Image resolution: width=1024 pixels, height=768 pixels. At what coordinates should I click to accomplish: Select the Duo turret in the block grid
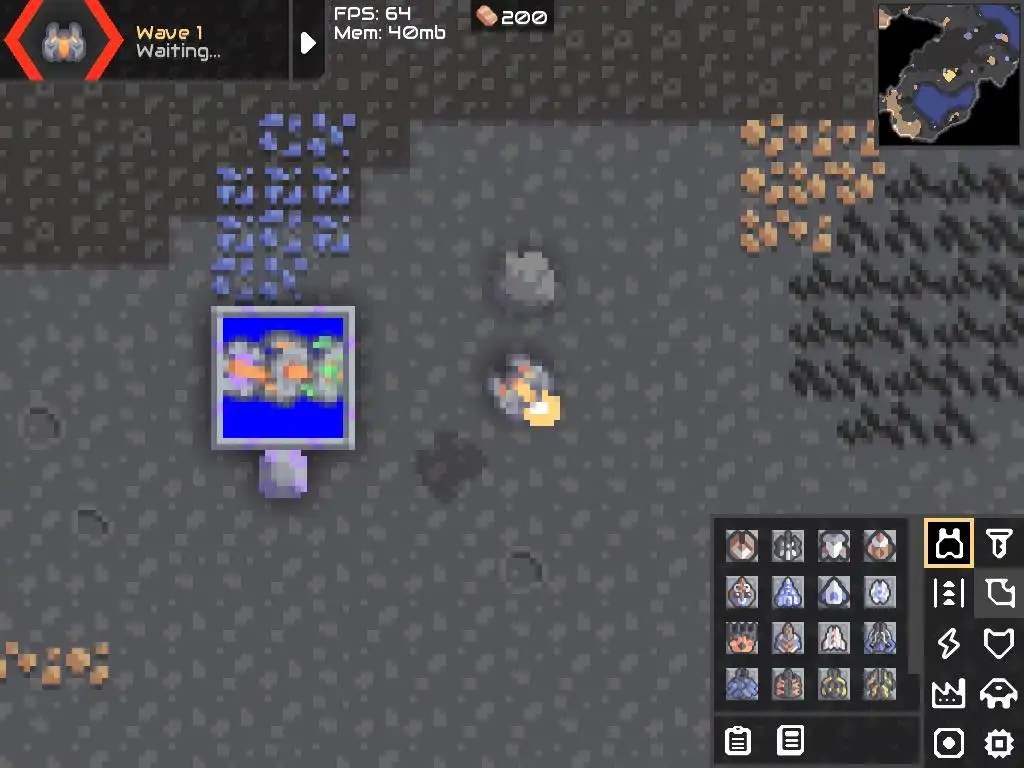click(742, 545)
